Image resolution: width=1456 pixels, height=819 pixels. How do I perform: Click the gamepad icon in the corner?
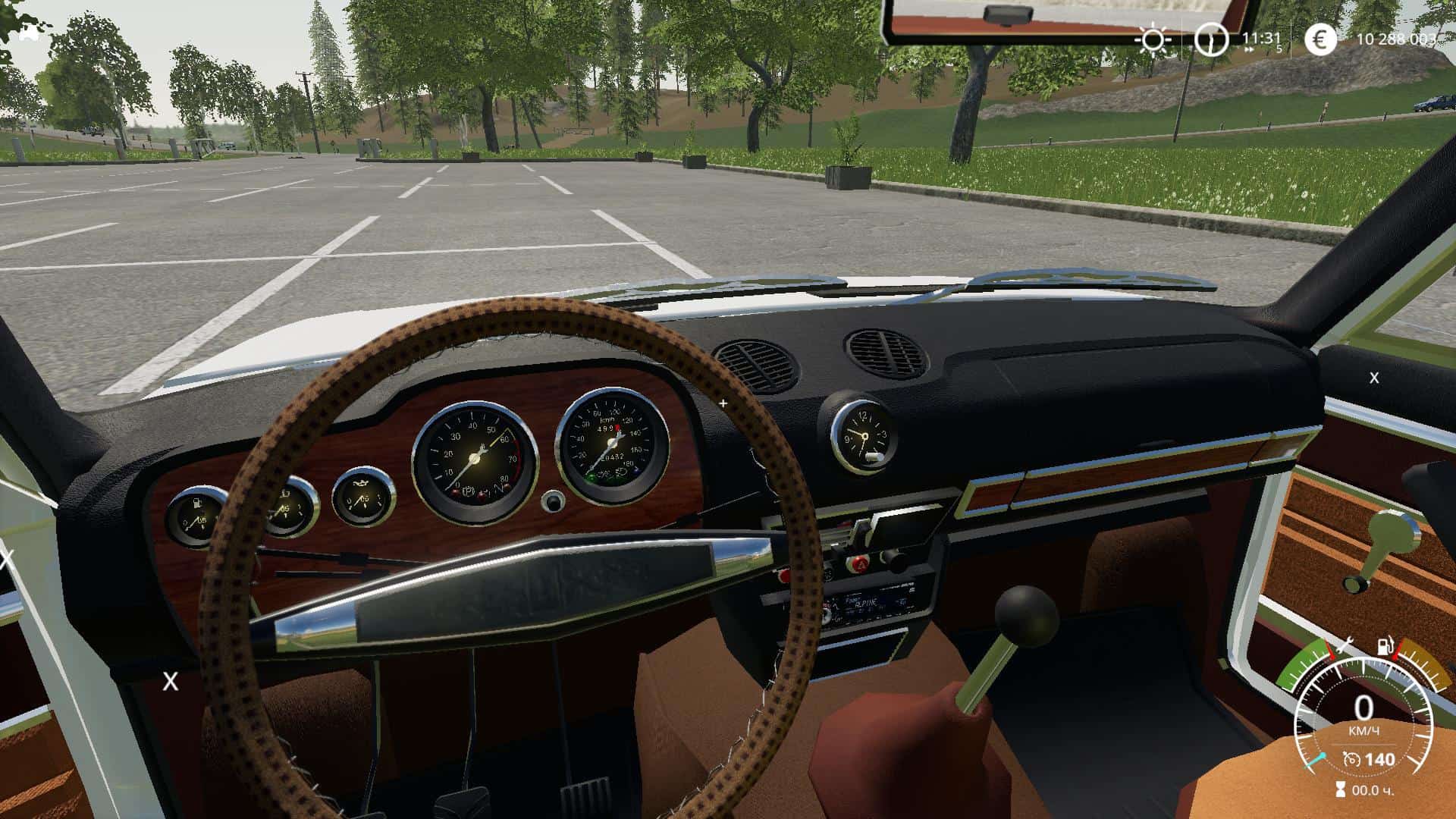(x=29, y=33)
